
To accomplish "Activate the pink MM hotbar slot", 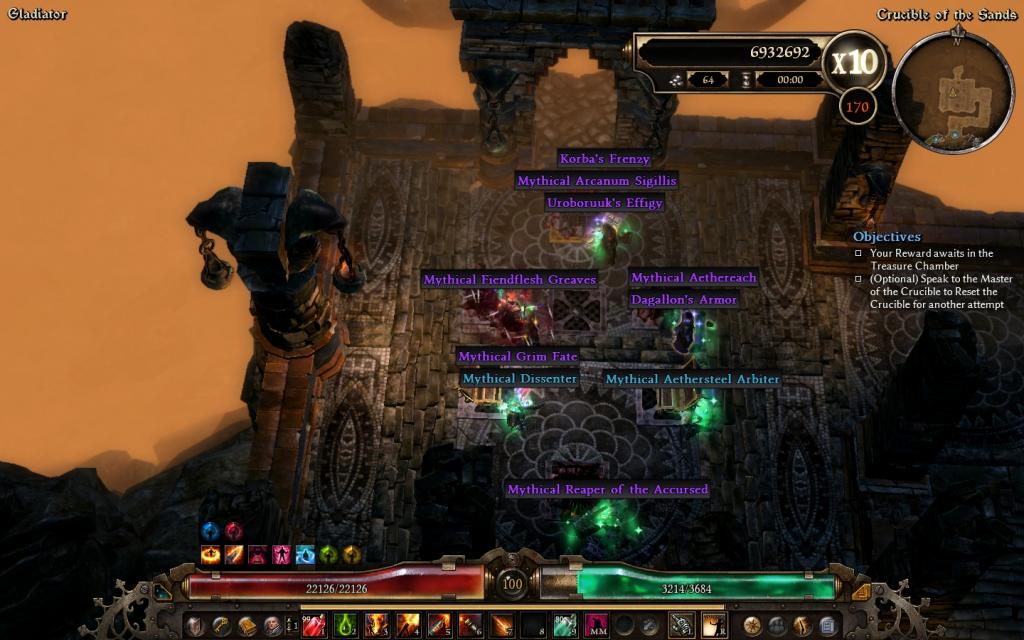I will [596, 626].
